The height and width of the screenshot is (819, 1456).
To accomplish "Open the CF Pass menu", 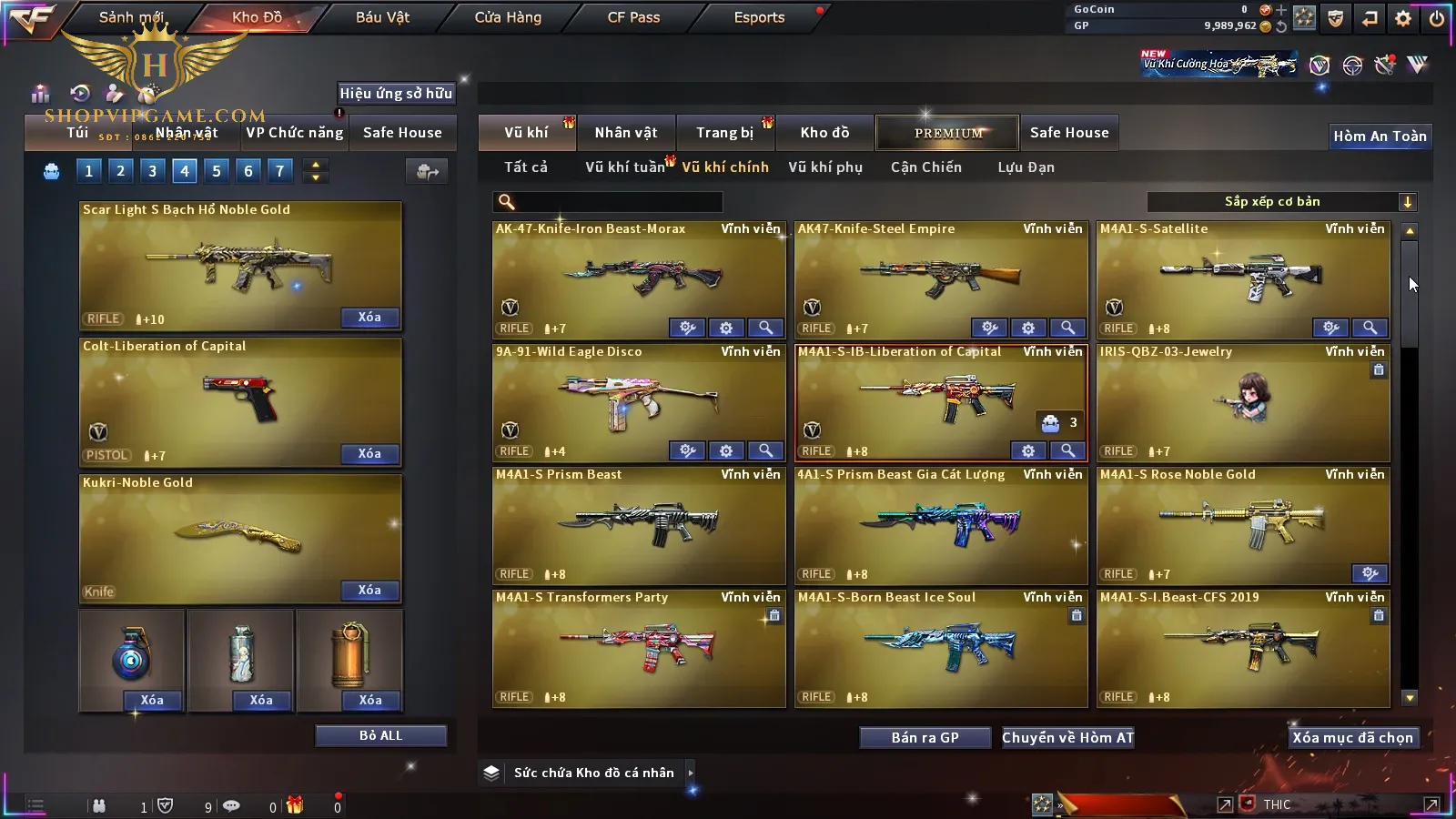I will pos(633,17).
